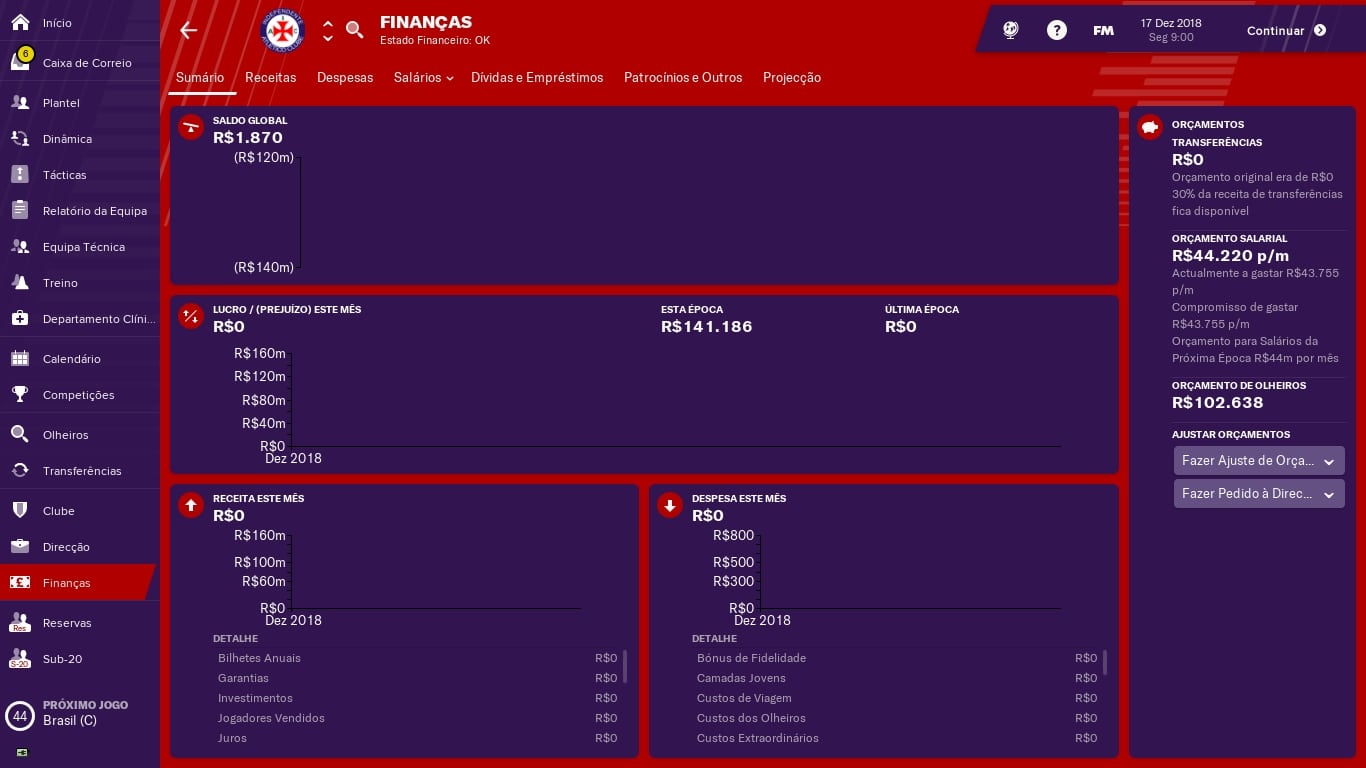
Task: Open the help question mark icon
Action: click(1057, 29)
